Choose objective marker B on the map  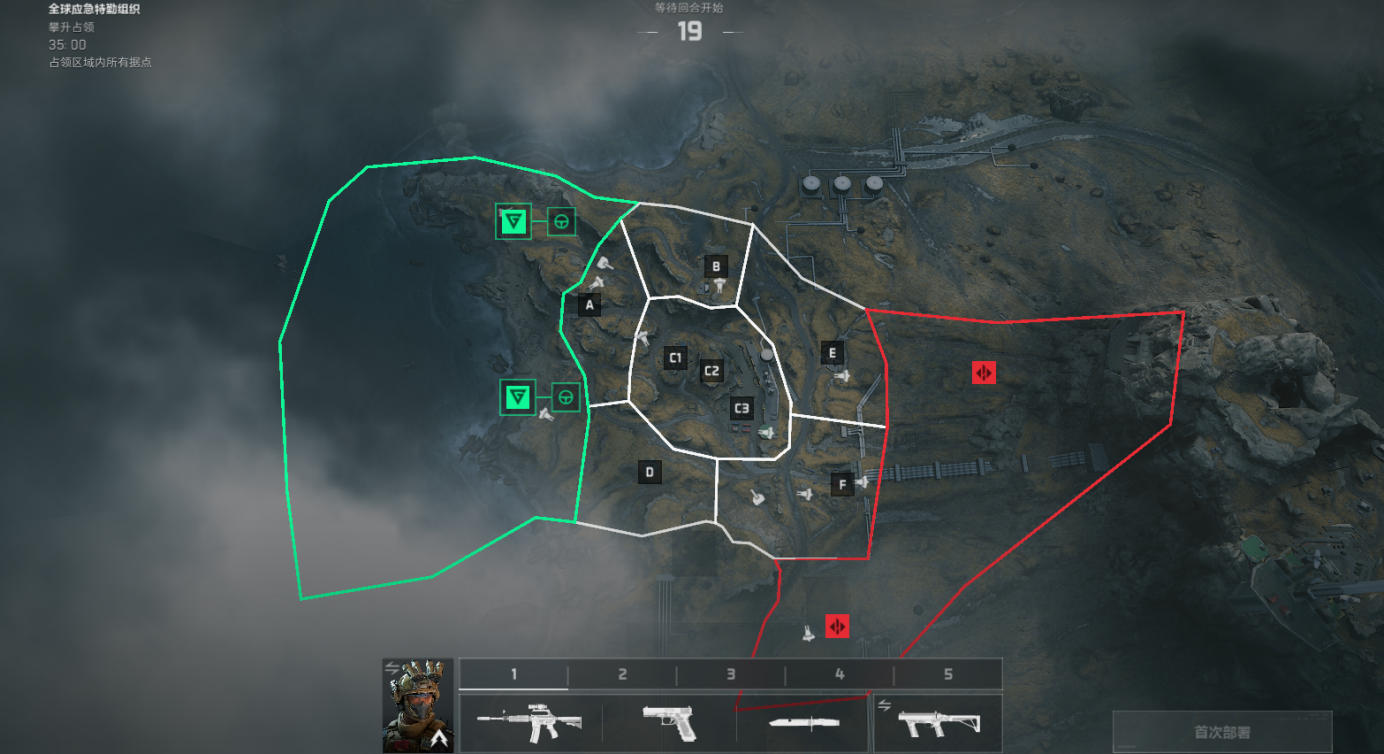tap(715, 266)
